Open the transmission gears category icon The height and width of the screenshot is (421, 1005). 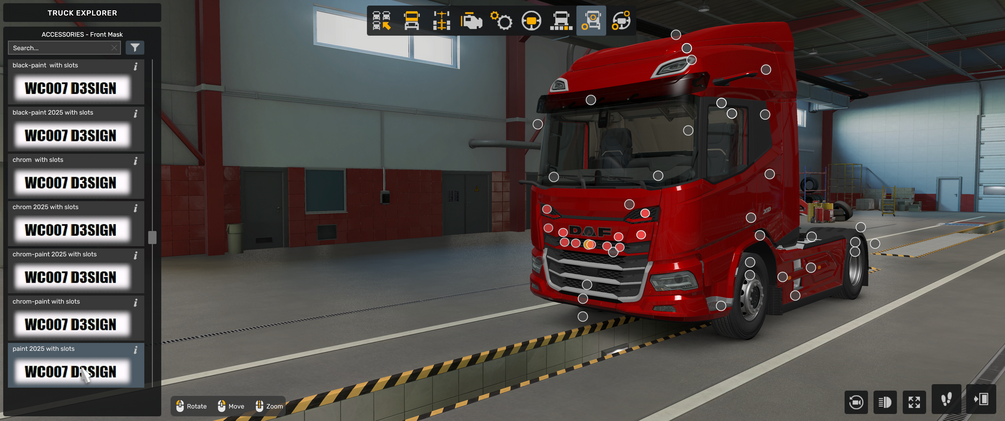(x=501, y=20)
